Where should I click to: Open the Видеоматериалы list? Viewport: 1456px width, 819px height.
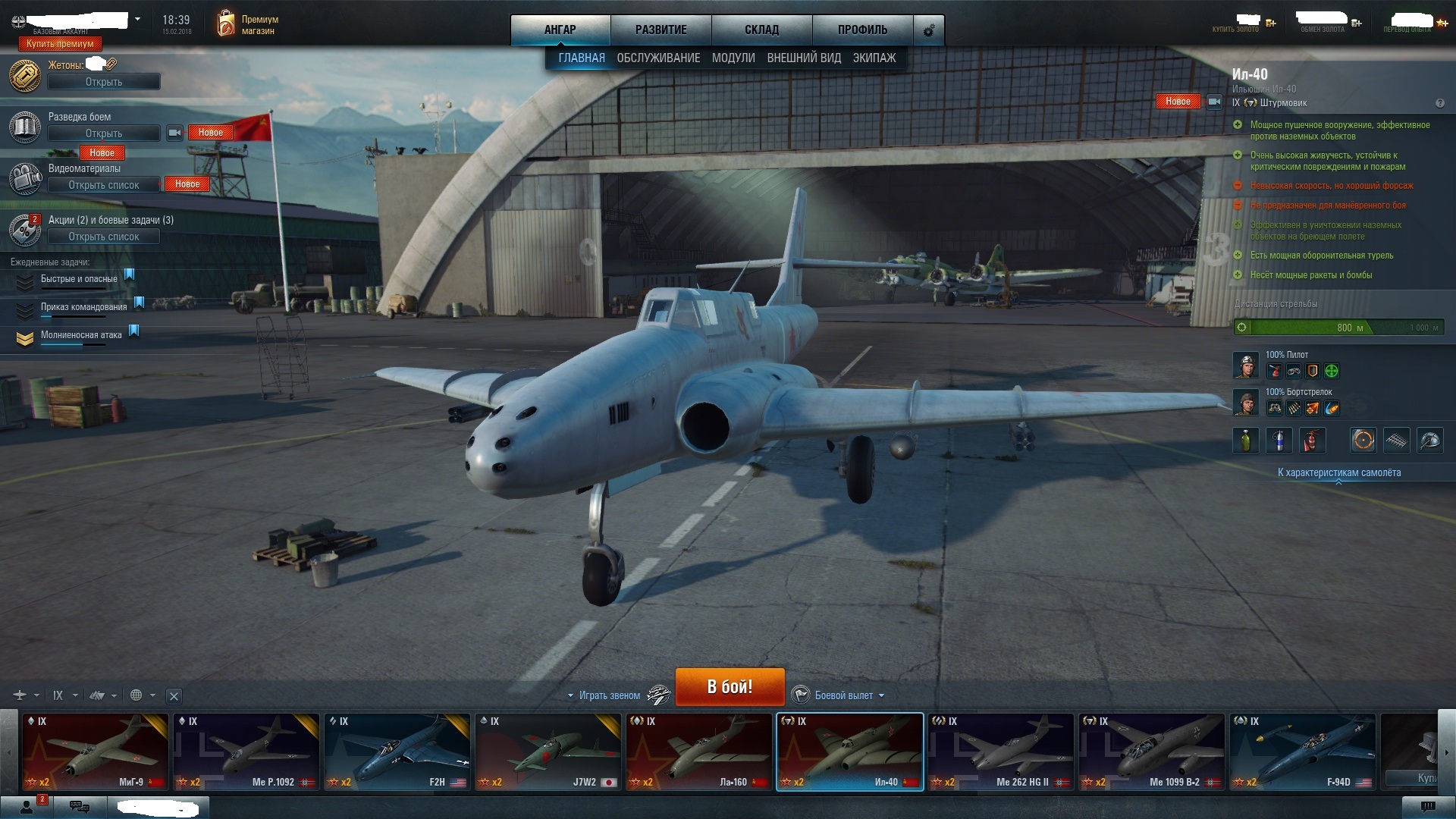[x=104, y=185]
